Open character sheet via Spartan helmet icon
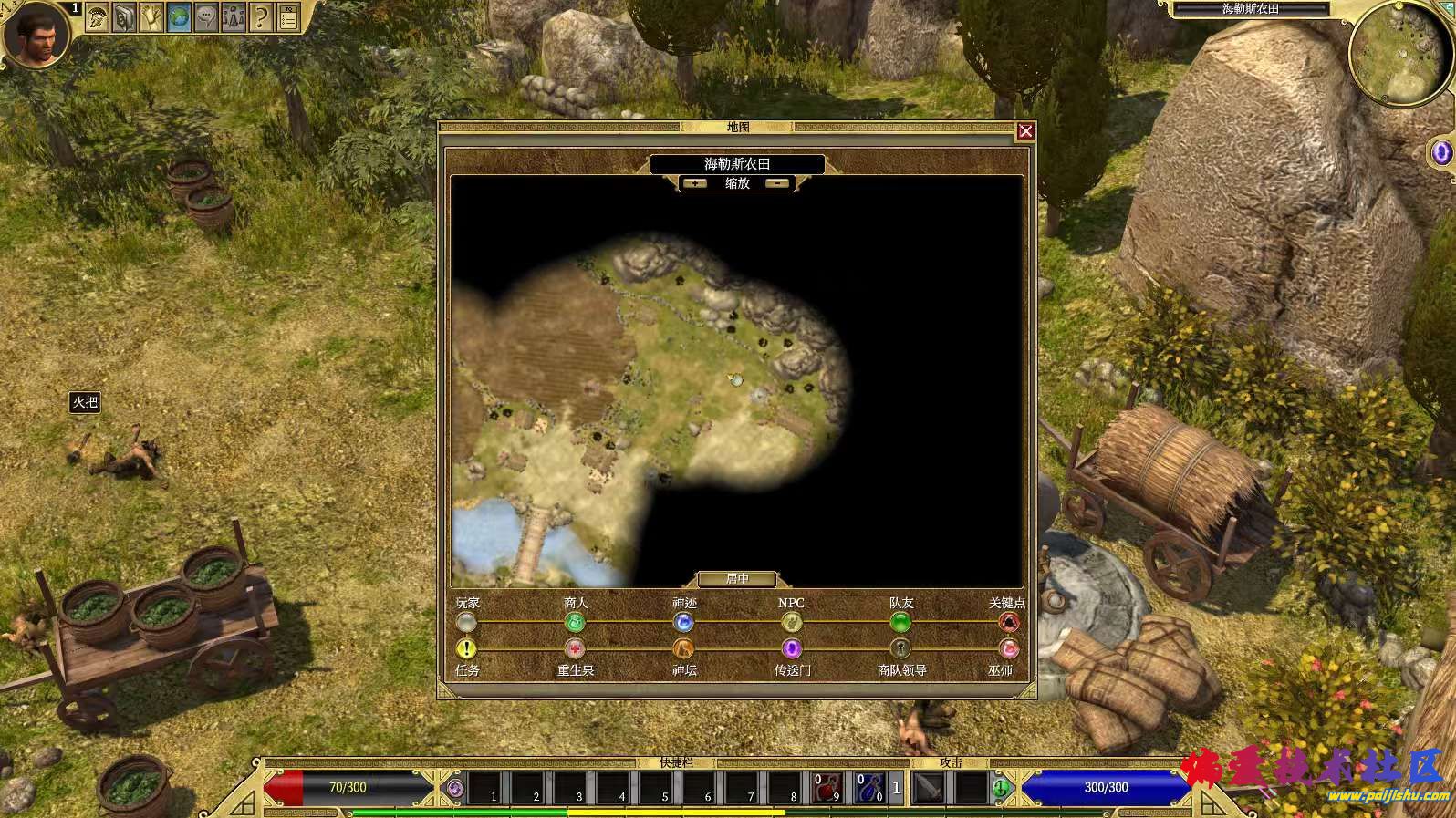 (x=99, y=16)
